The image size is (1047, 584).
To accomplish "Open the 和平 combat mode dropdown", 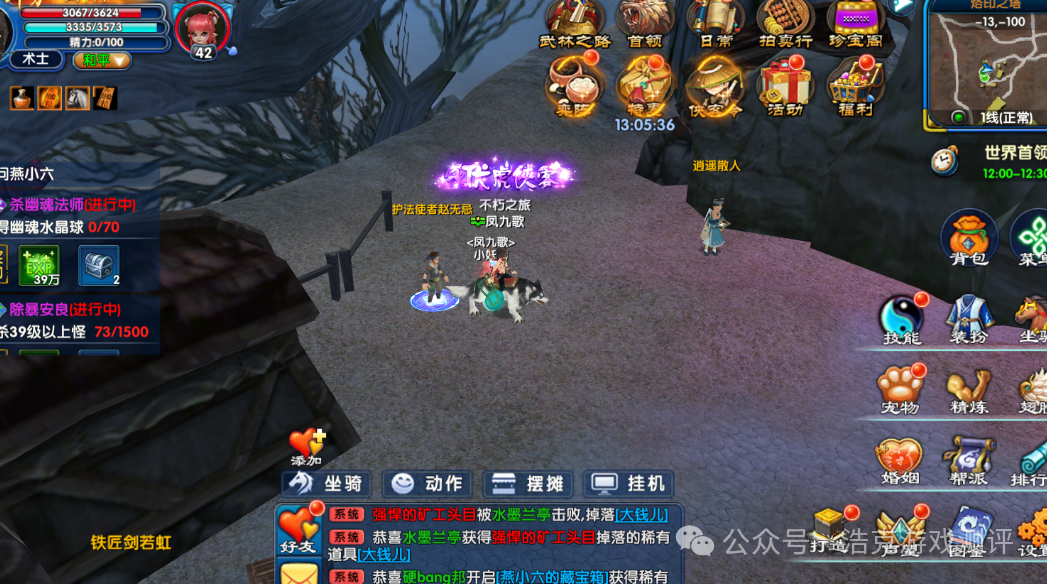I will coord(102,60).
